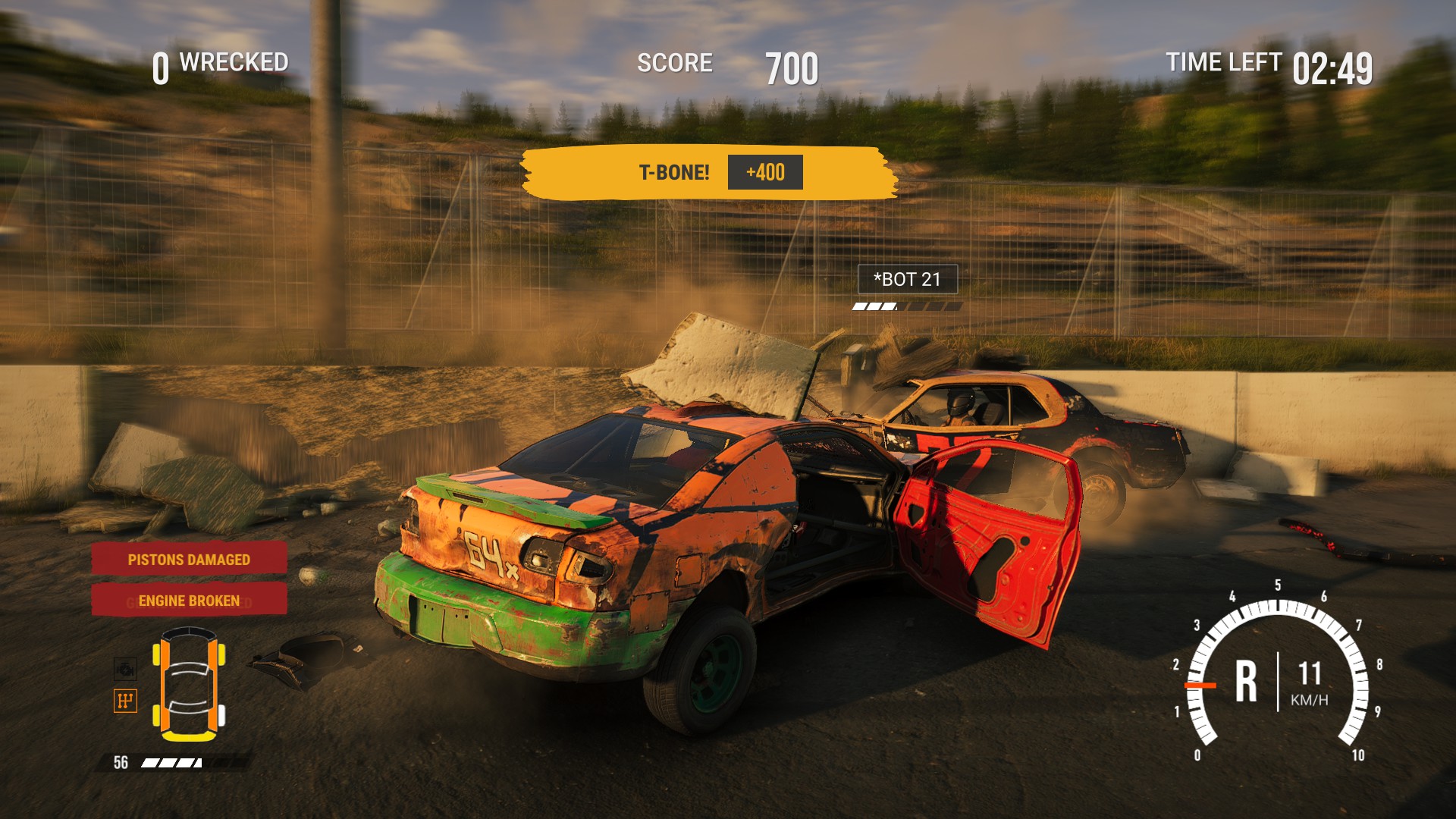Image resolution: width=1456 pixels, height=819 pixels.
Task: Select the orange gearbox damage icon
Action: [125, 700]
